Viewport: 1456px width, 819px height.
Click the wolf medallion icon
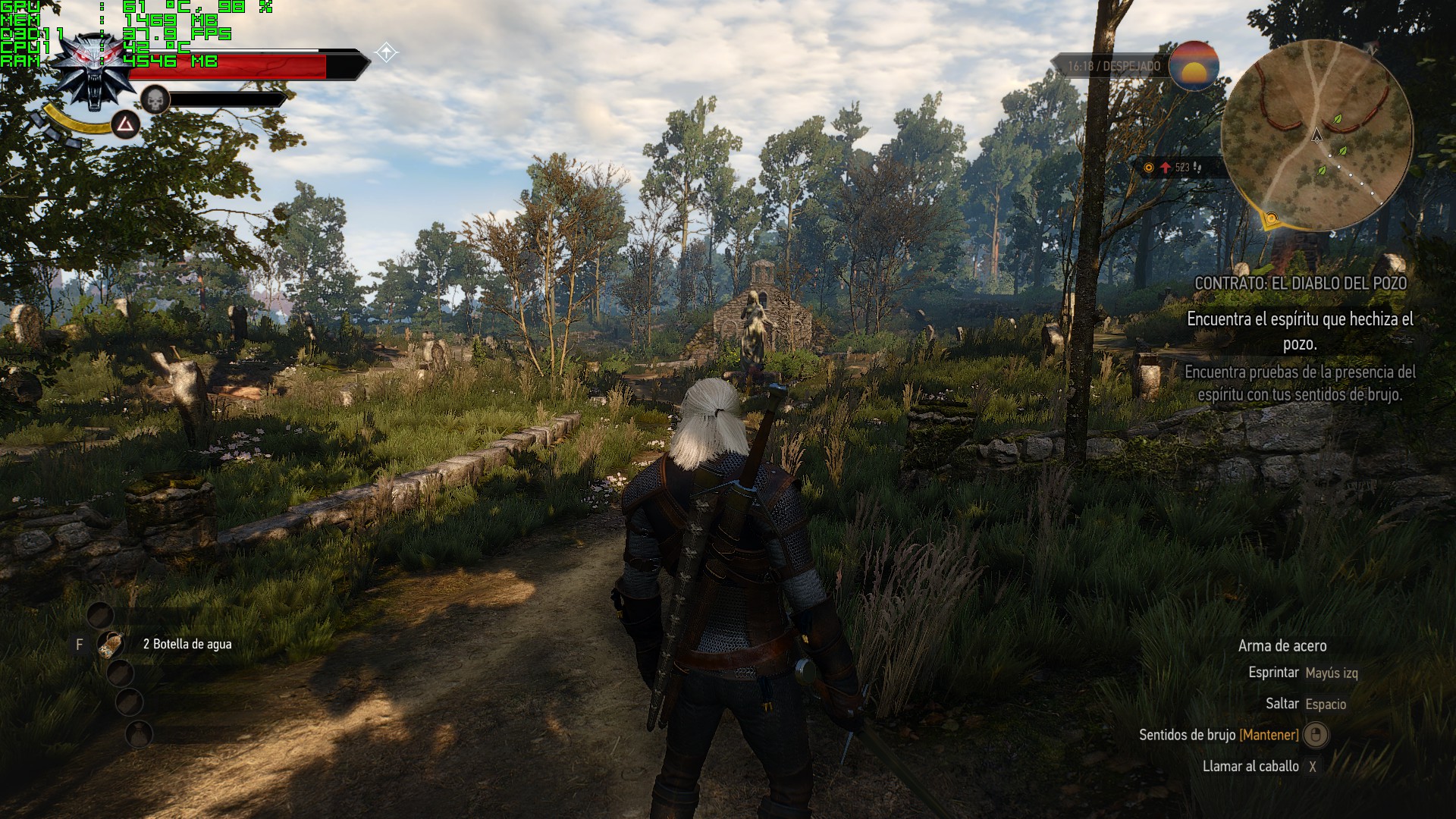click(95, 71)
